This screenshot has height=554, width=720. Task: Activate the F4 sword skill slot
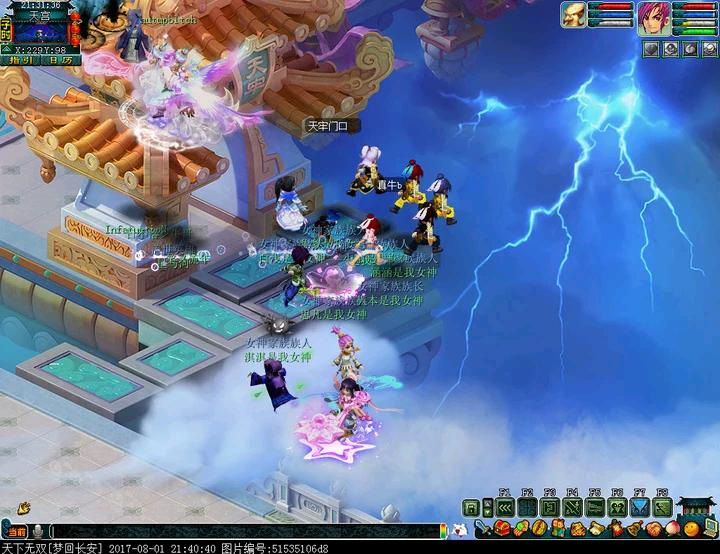(572, 507)
